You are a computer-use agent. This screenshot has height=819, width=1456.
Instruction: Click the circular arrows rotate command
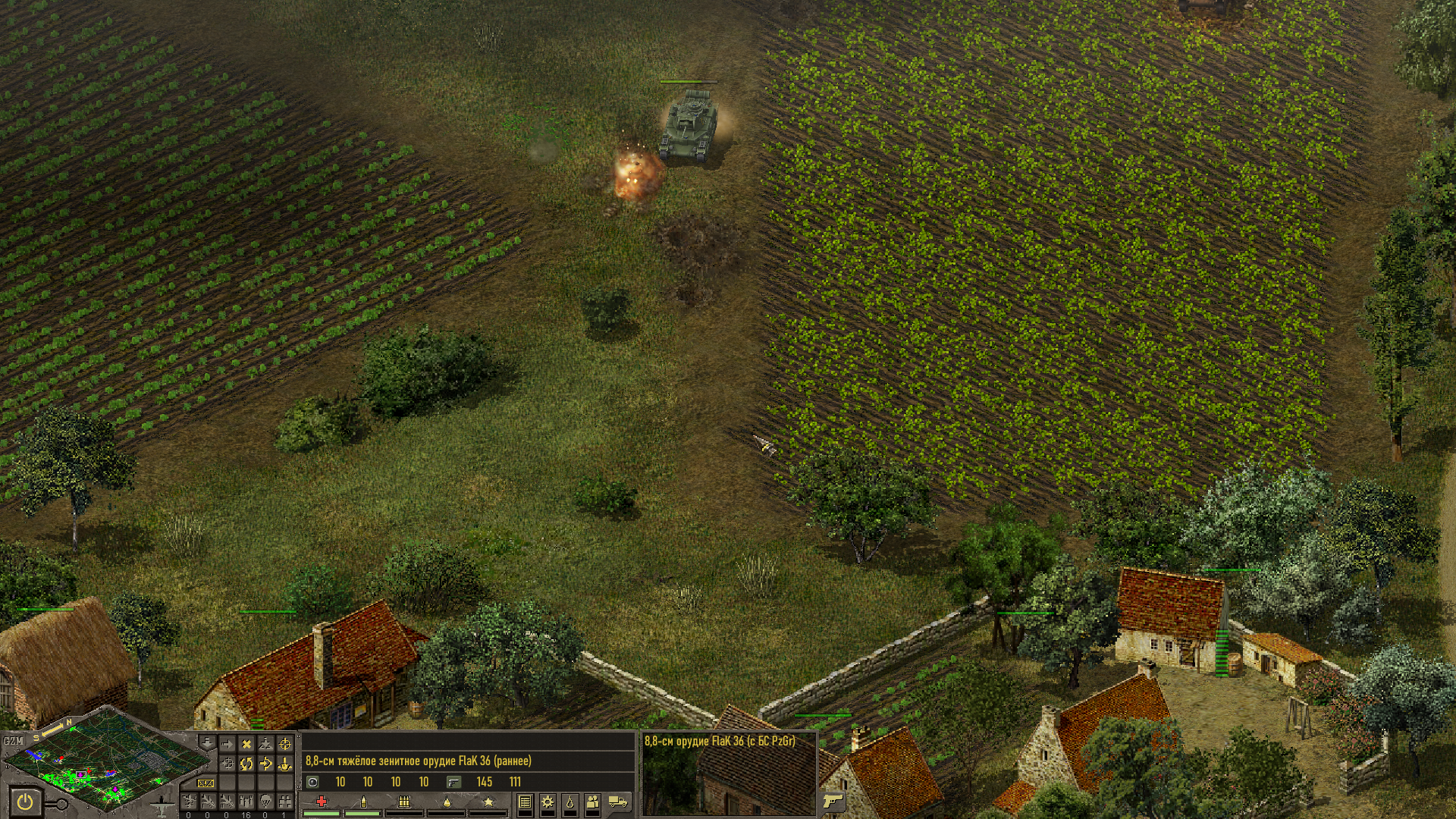click(x=246, y=764)
